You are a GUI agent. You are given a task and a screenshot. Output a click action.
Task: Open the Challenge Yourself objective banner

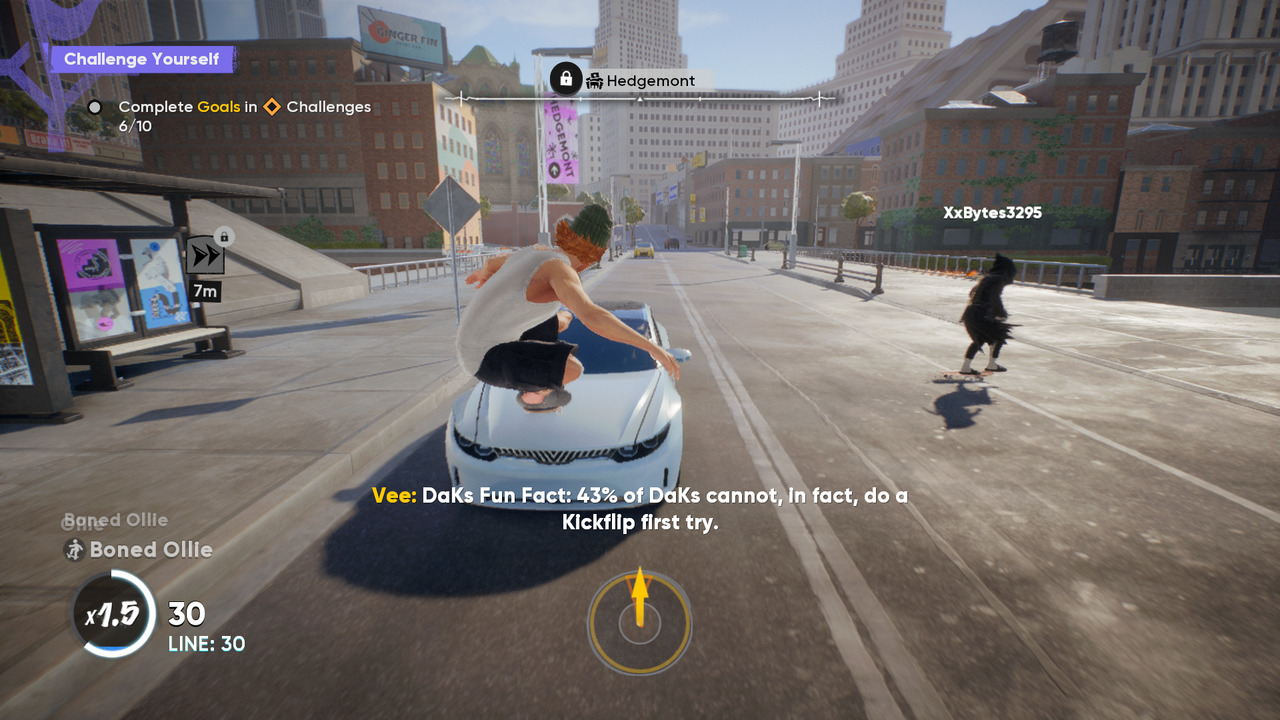click(x=141, y=59)
